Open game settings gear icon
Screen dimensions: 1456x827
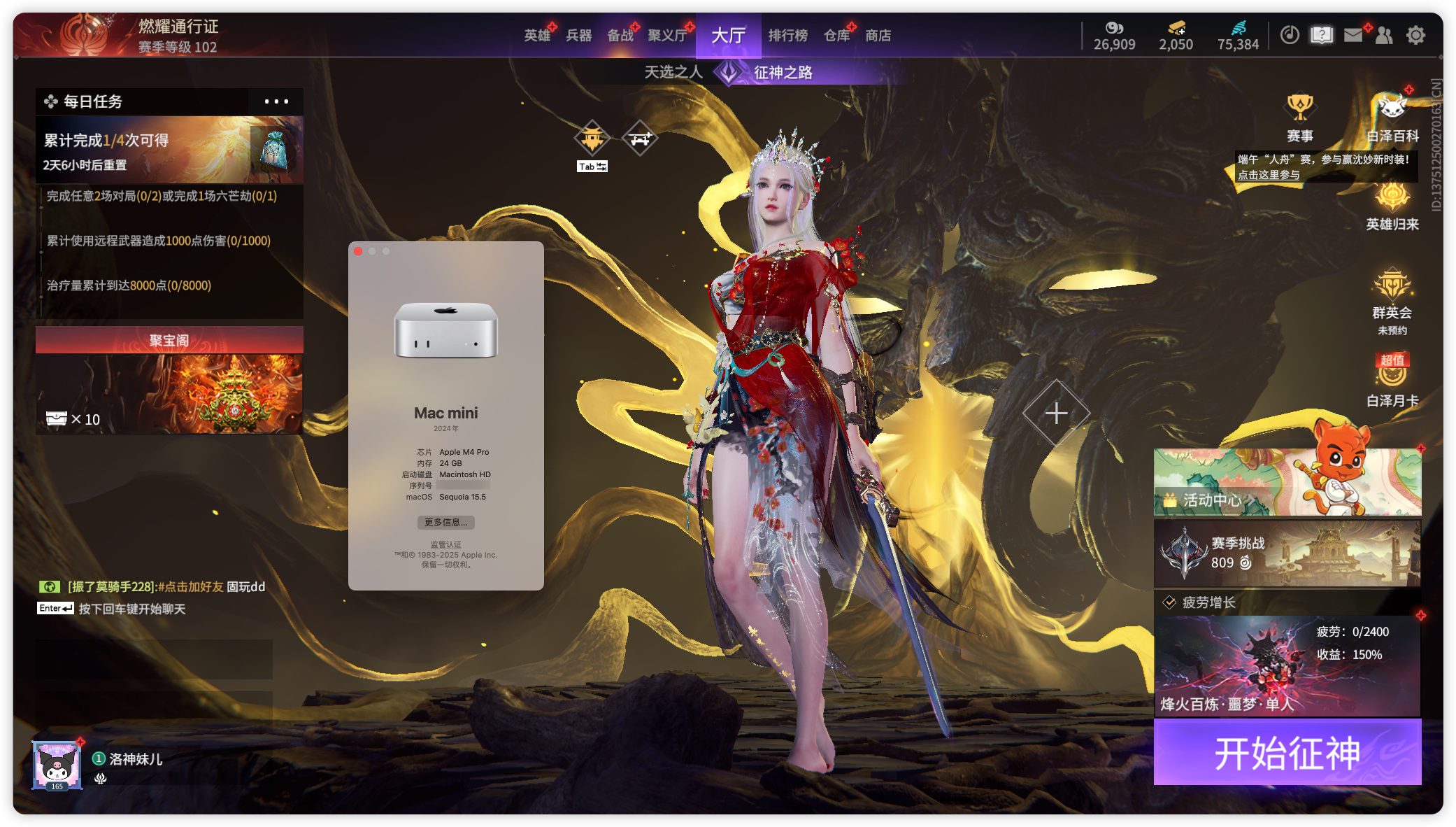click(x=1415, y=35)
